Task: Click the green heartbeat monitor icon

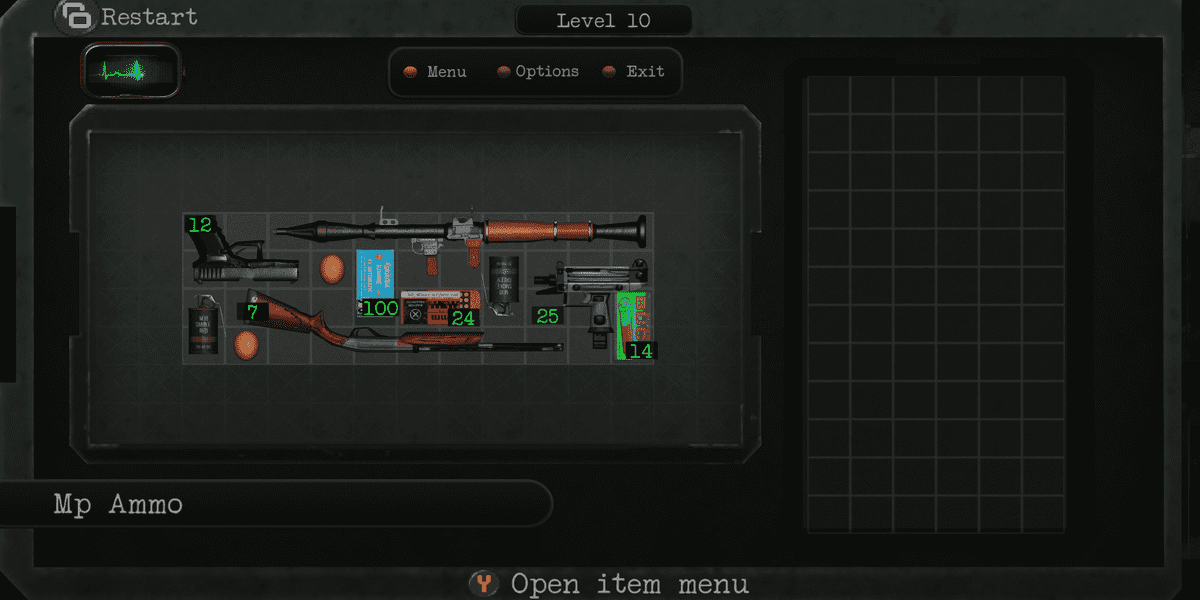Action: (131, 72)
